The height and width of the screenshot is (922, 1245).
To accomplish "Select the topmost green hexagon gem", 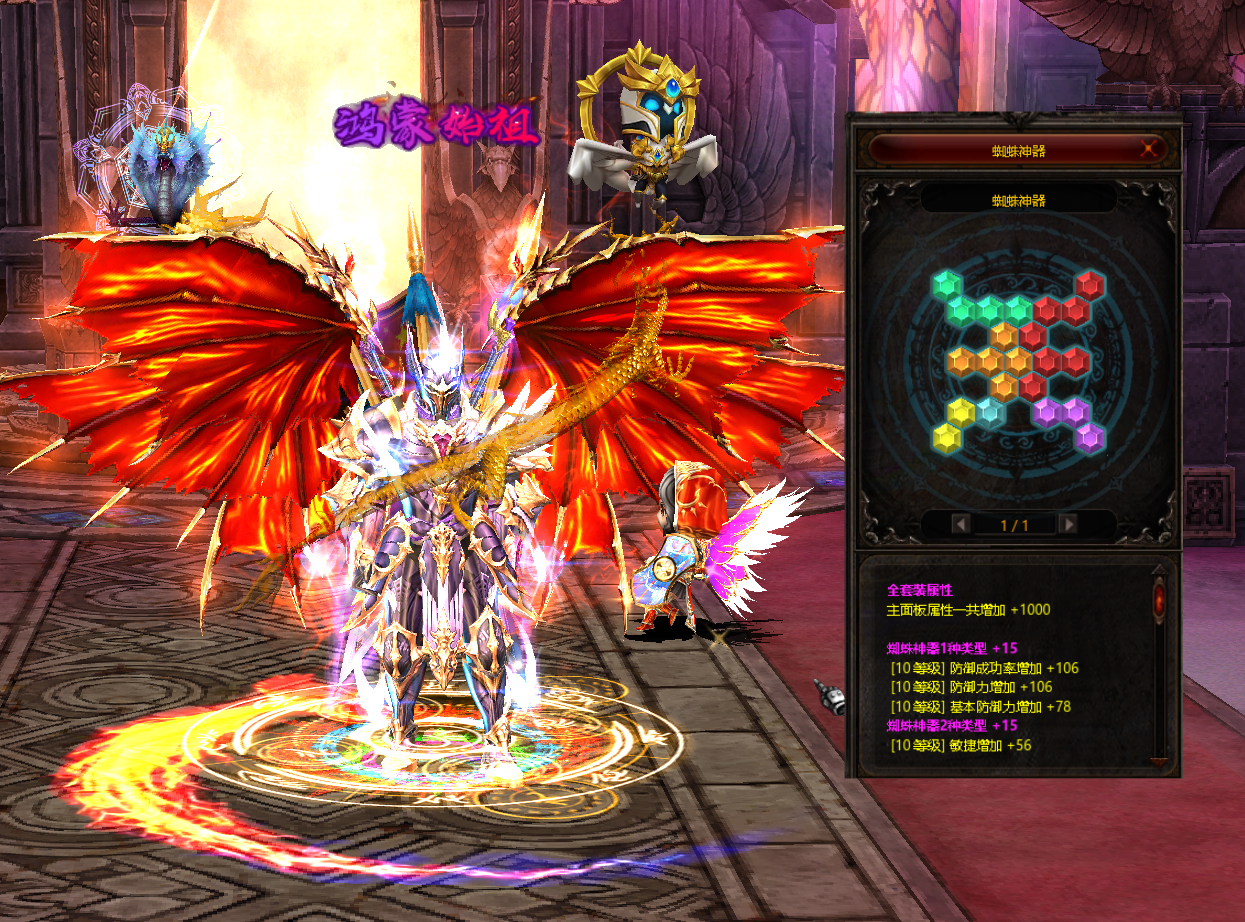I will (946, 285).
